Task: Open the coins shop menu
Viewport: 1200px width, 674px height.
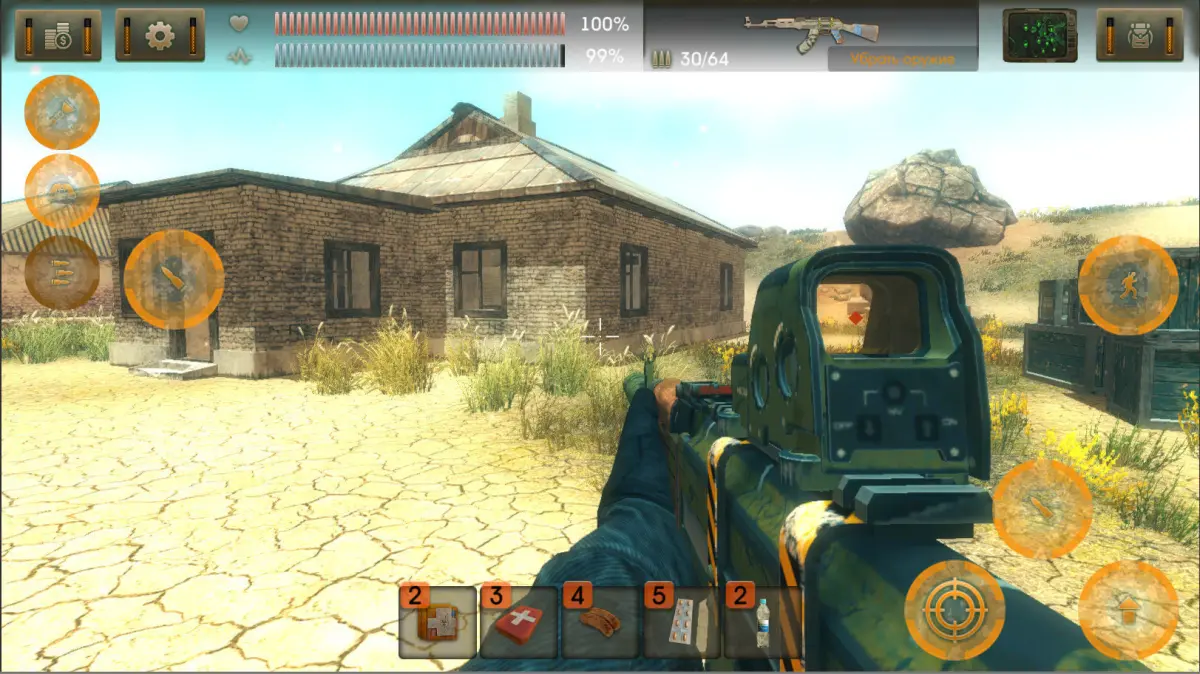Action: coord(58,35)
